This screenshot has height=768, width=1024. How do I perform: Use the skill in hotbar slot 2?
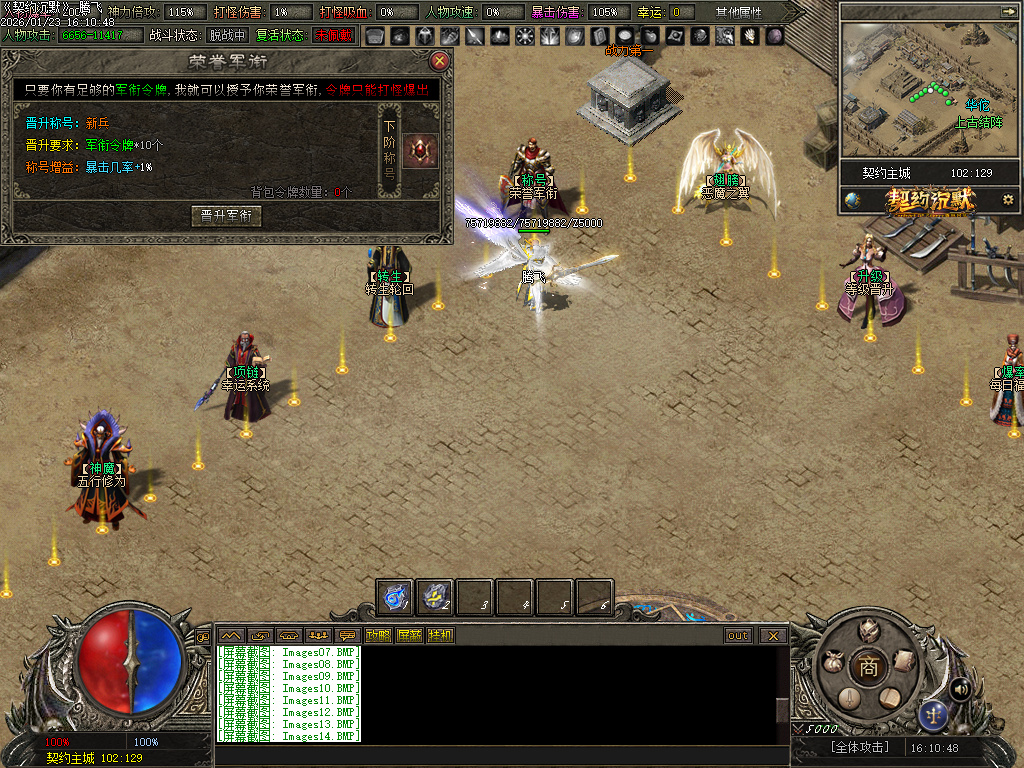coord(435,597)
